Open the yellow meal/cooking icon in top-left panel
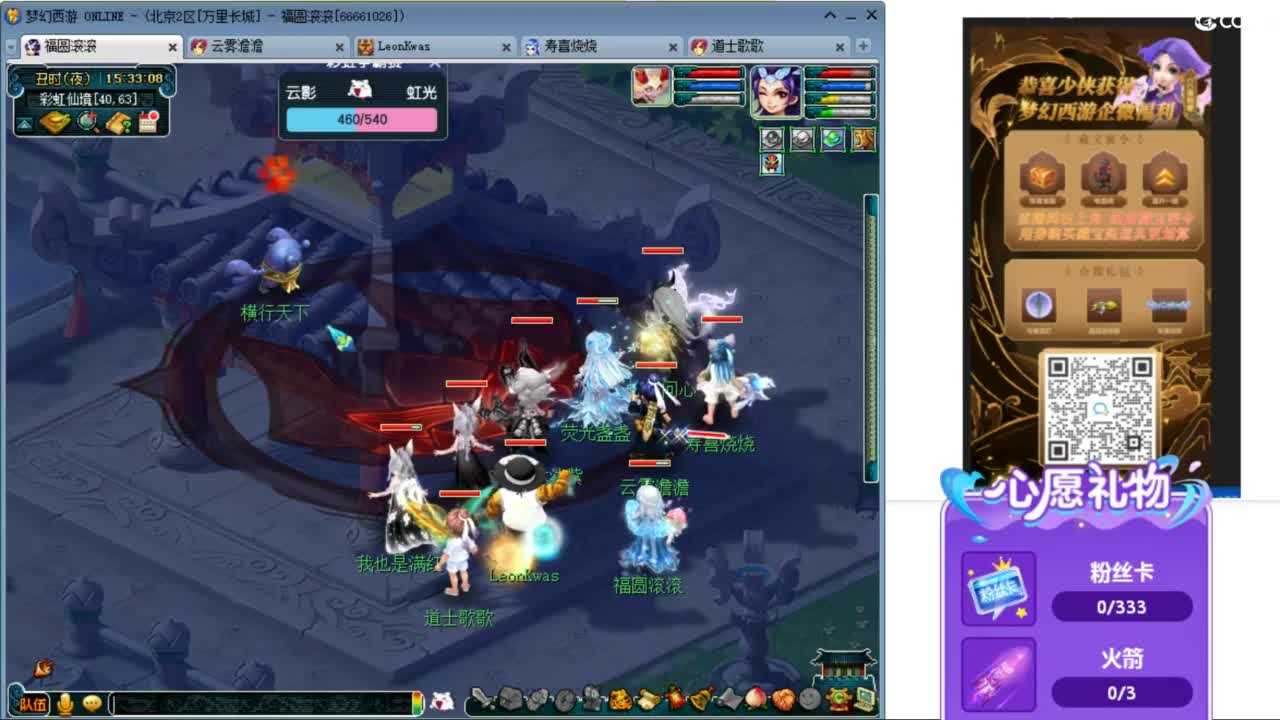Image resolution: width=1280 pixels, height=720 pixels. (x=55, y=123)
